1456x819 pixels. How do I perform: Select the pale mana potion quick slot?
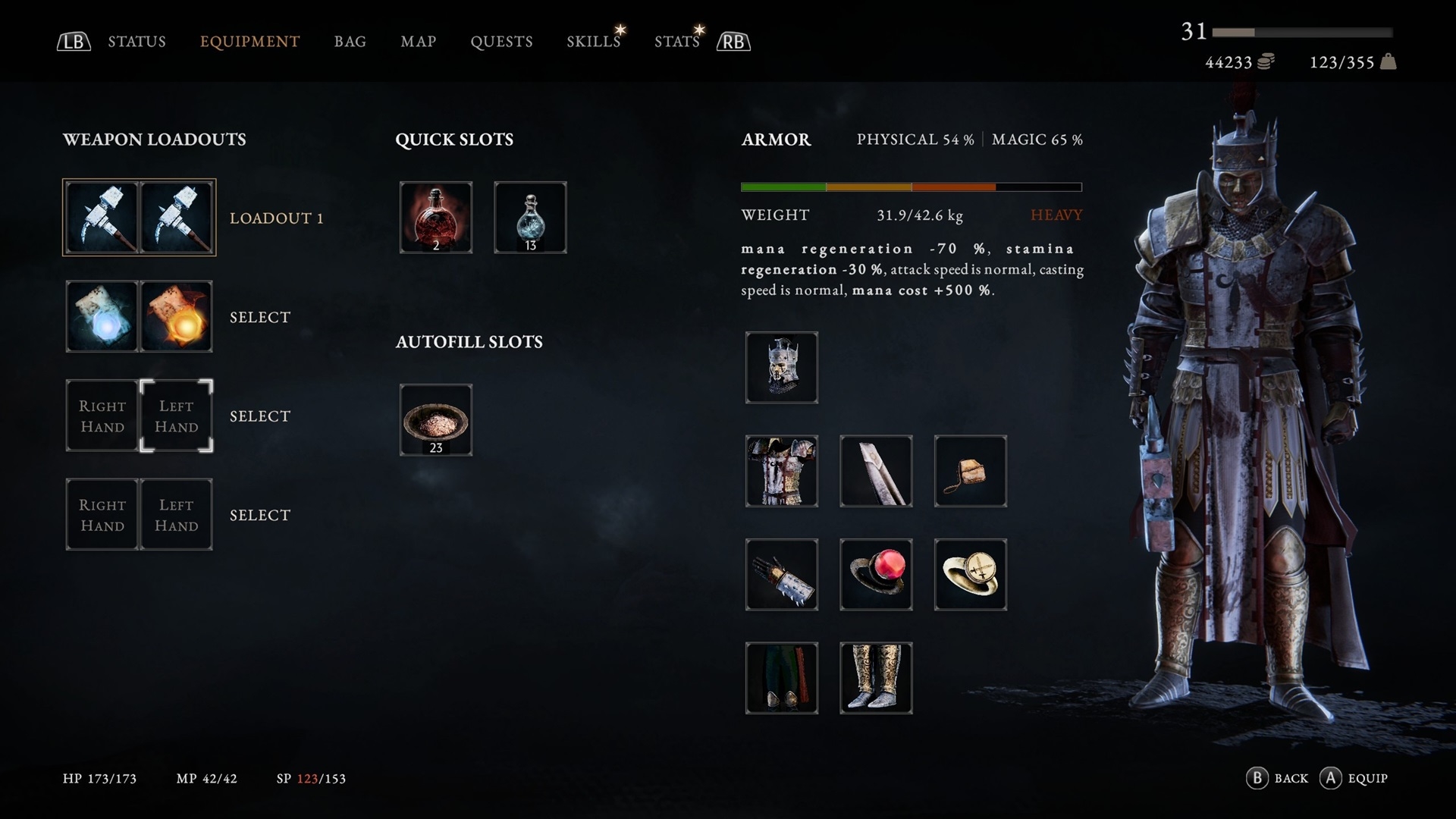pos(530,218)
